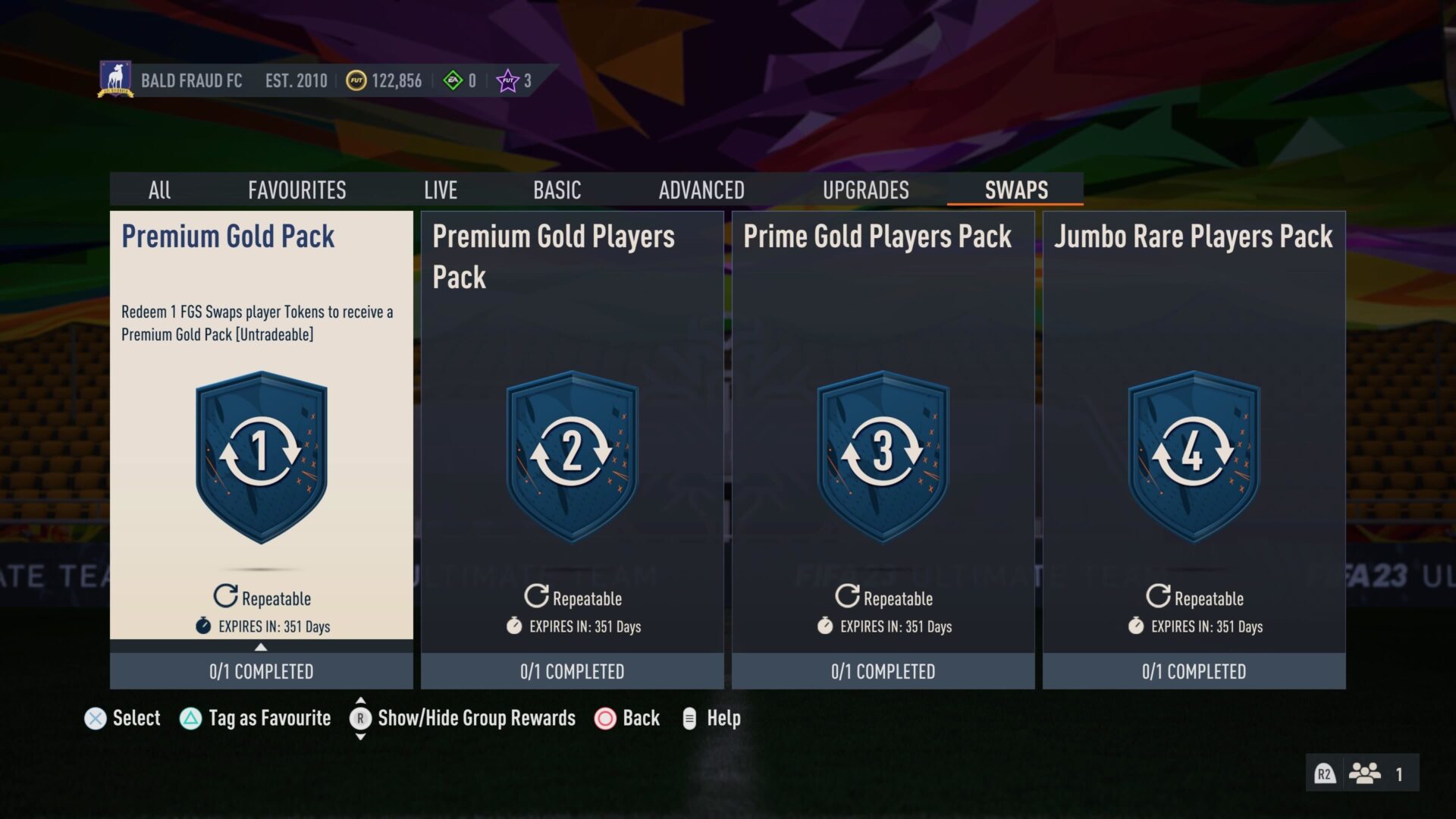Open the FAVOURITES tab

tap(297, 190)
